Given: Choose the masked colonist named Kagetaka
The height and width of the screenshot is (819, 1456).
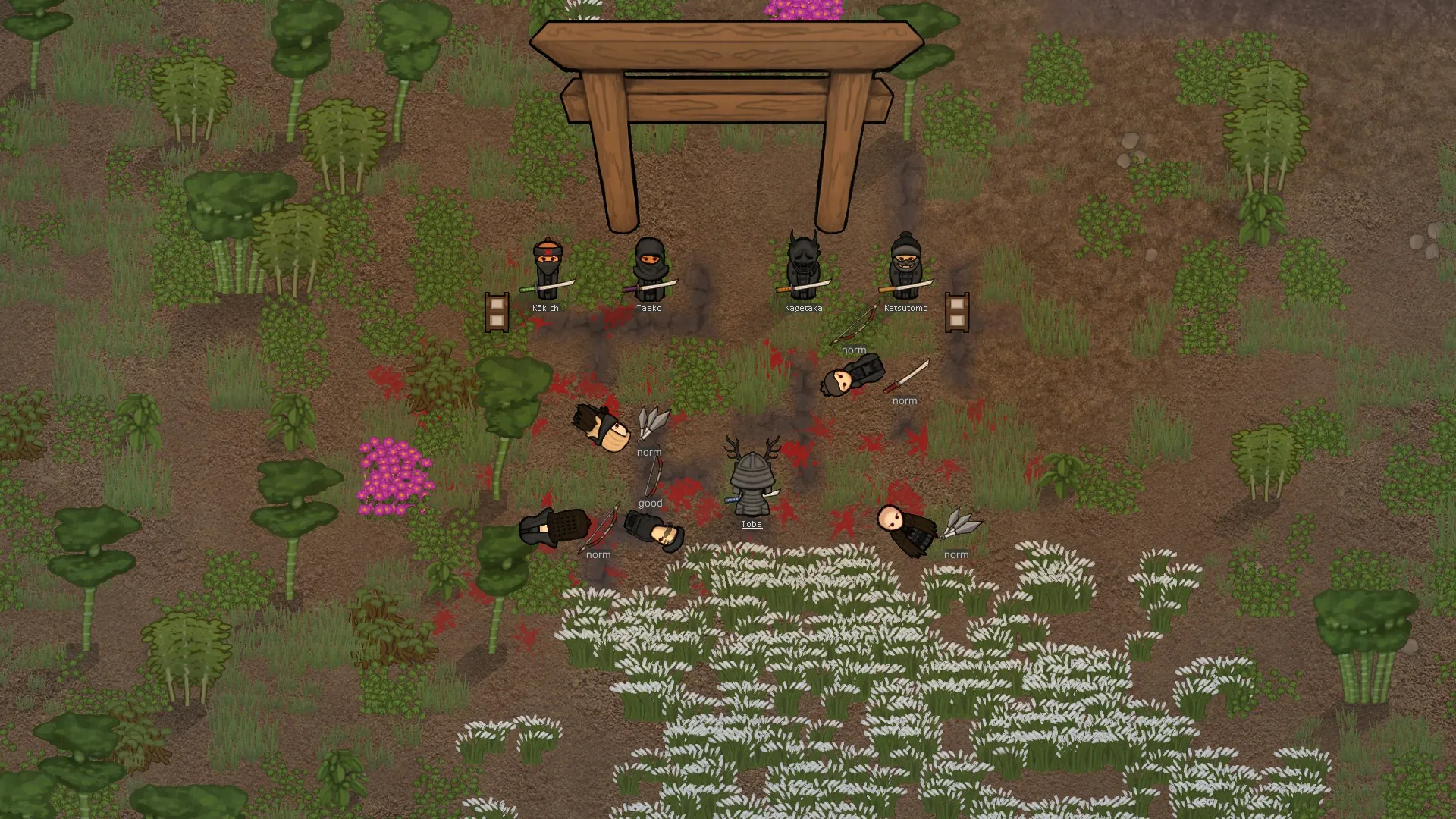Looking at the screenshot, I should 802,266.
